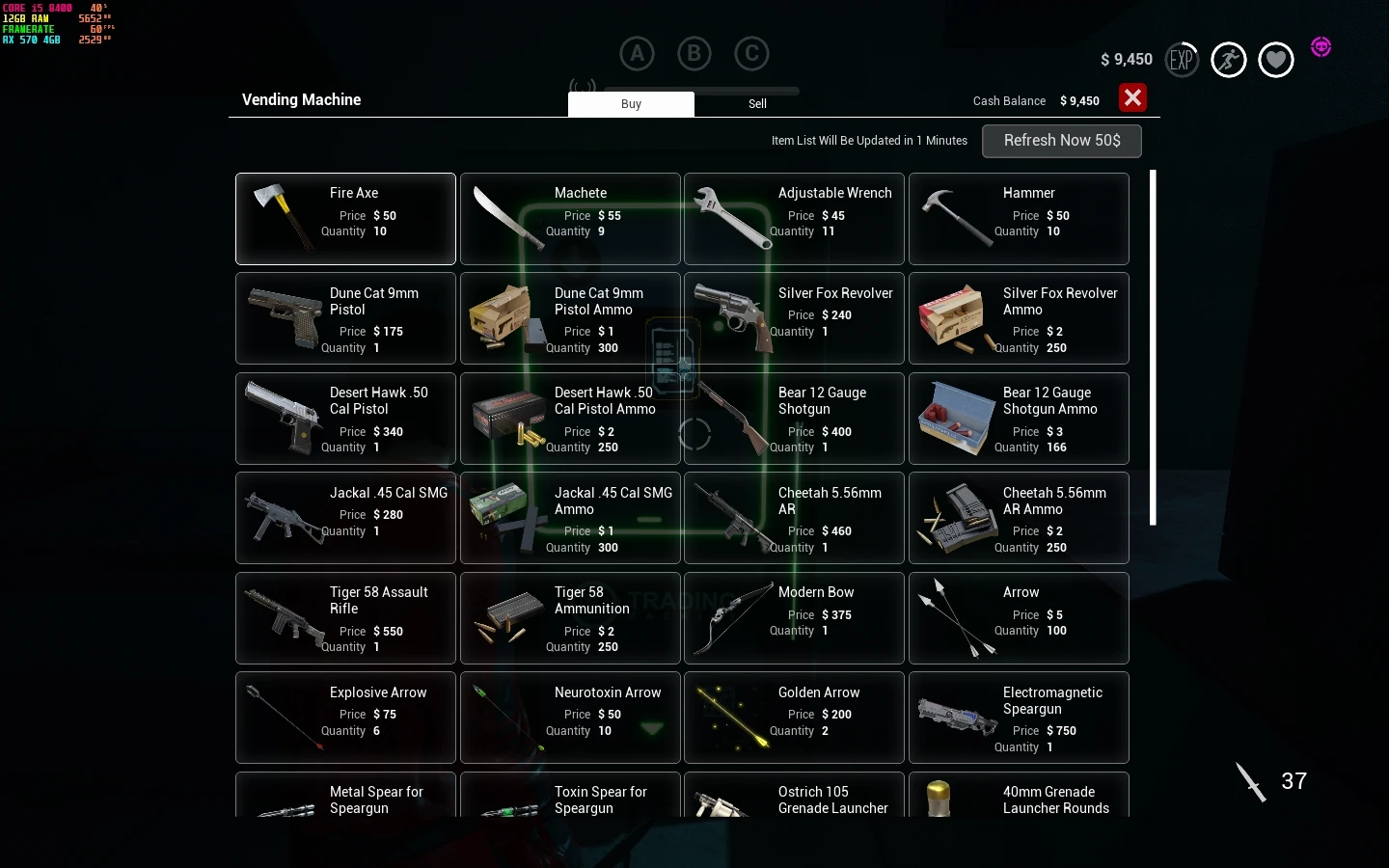
Task: Select the Silver Fox Revolver
Action: pyautogui.click(x=794, y=319)
